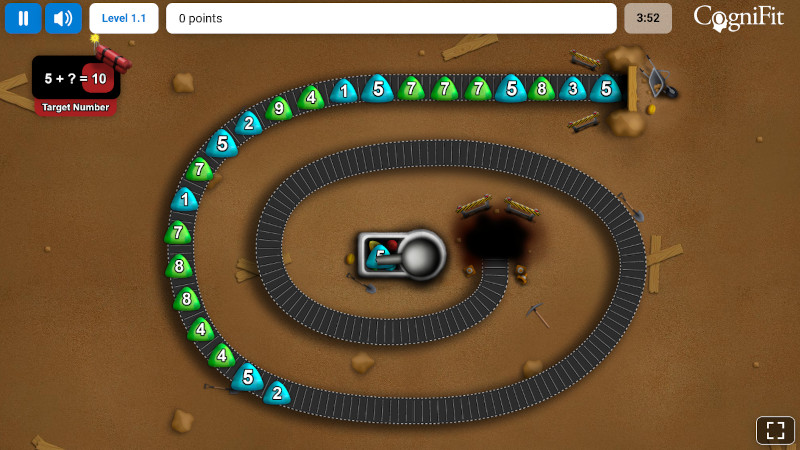This screenshot has height=450, width=800.
Task: Toggle the sound speaker button
Action: click(63, 18)
